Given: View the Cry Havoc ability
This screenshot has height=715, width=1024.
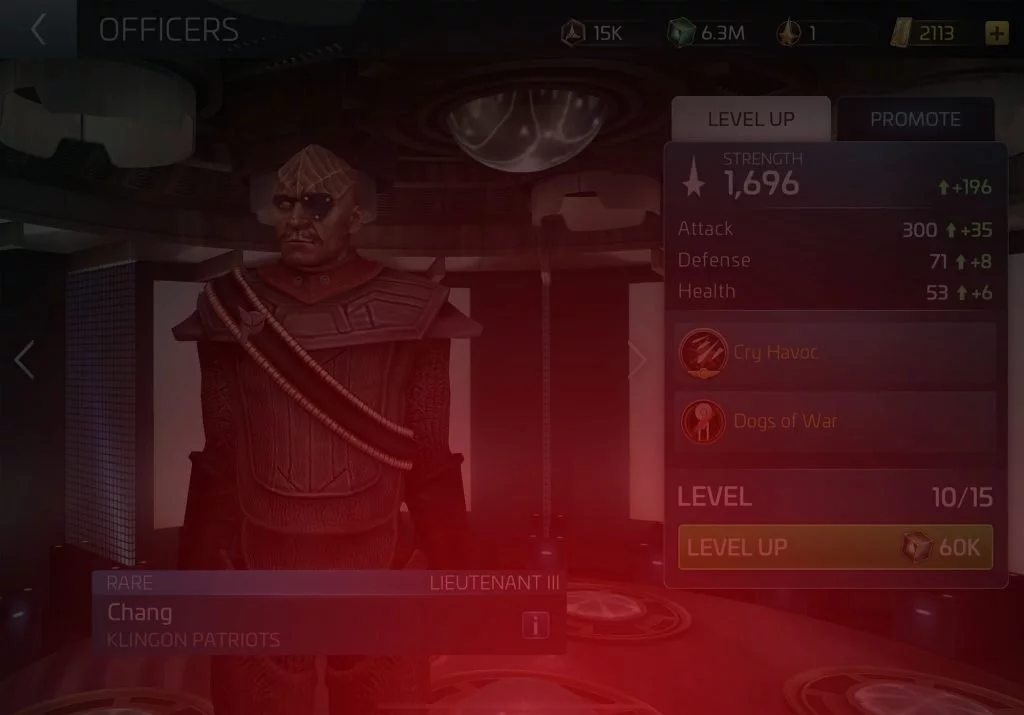Looking at the screenshot, I should (835, 352).
